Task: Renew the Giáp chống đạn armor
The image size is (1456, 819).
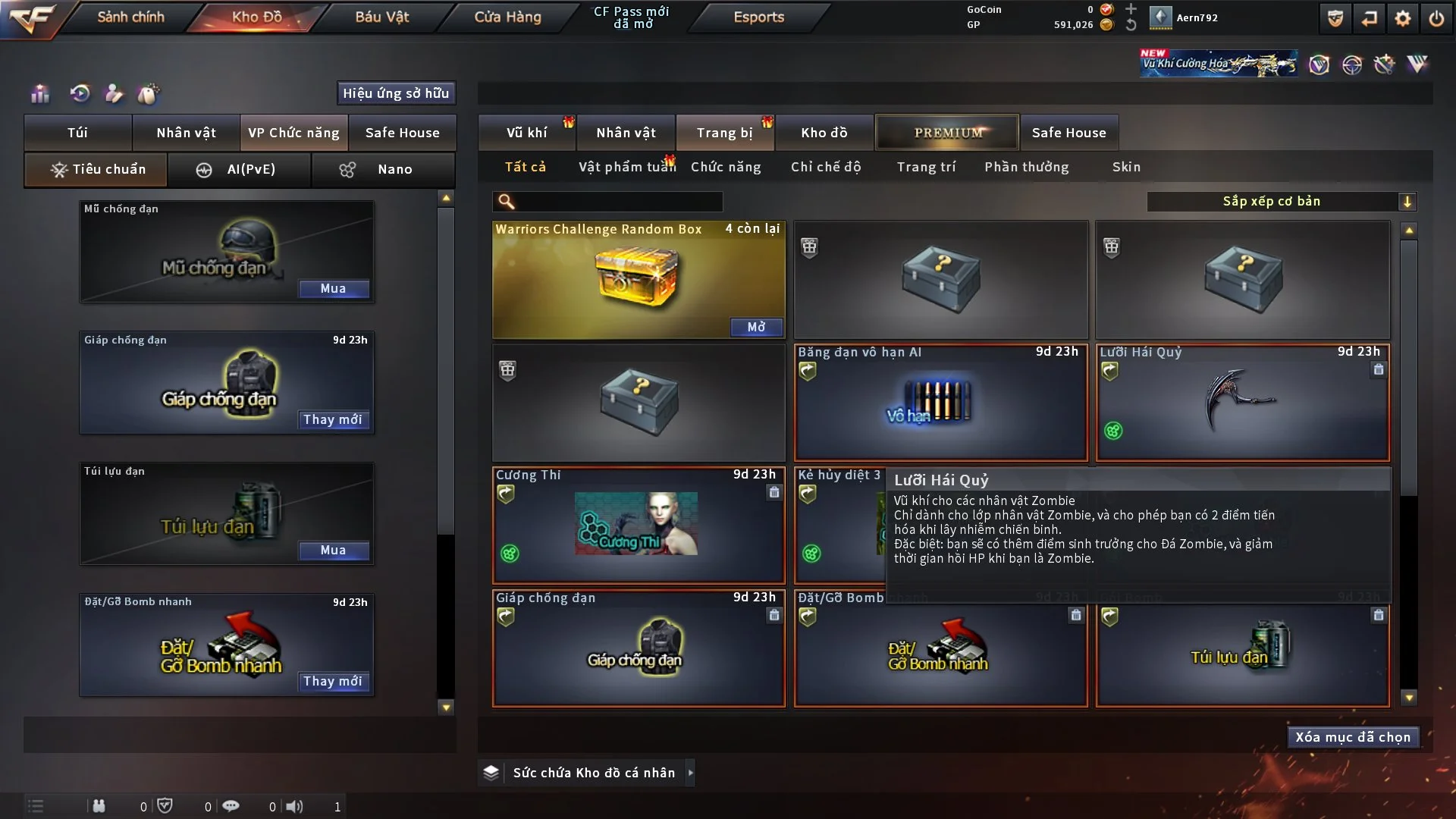Action: click(x=333, y=419)
